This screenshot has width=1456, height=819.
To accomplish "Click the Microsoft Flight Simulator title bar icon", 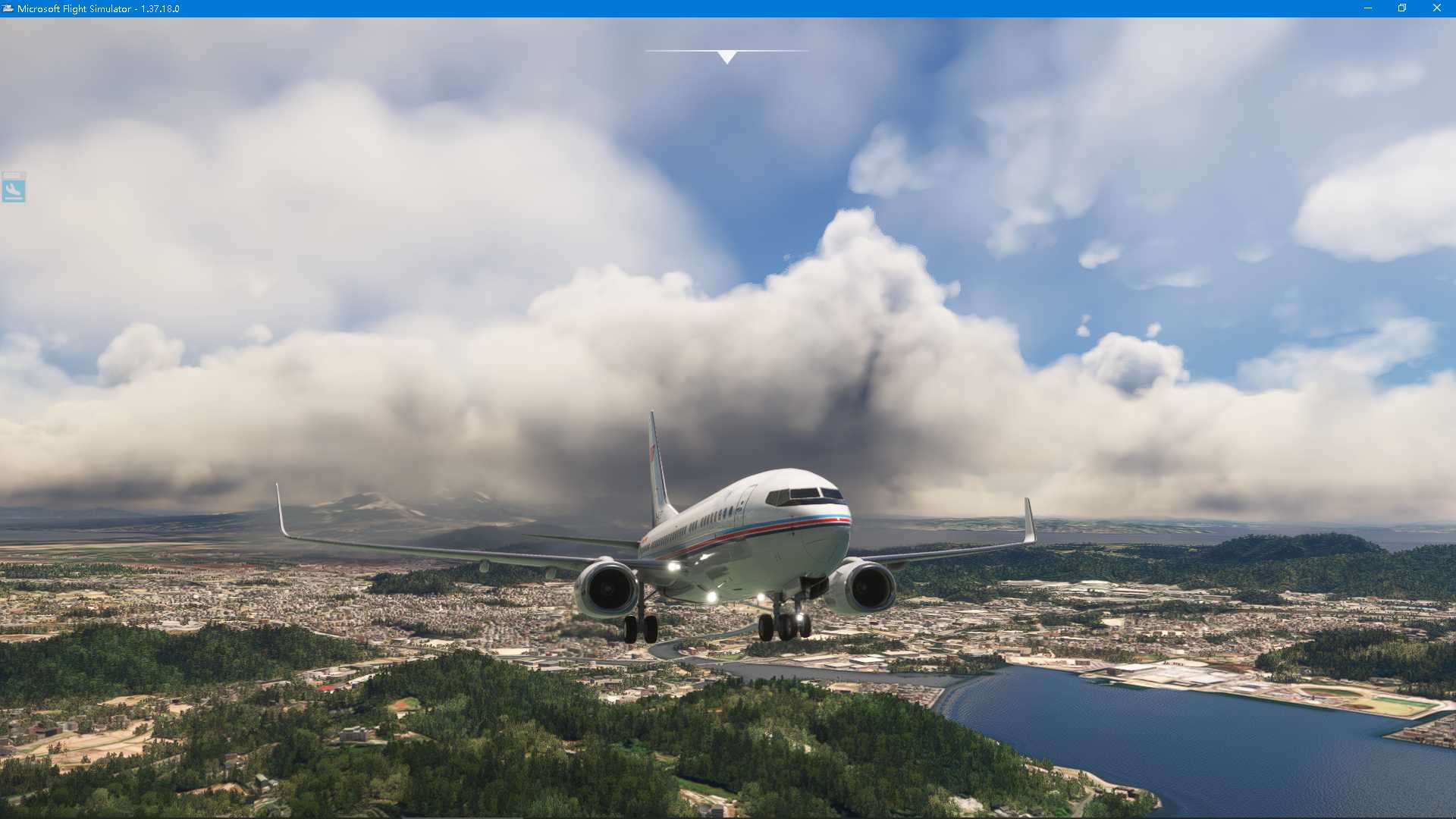I will coord(7,8).
